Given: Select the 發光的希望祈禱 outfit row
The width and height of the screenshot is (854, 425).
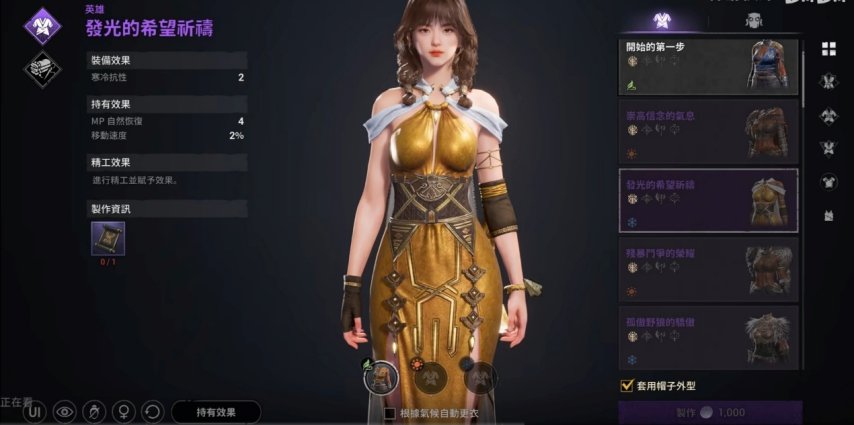Looking at the screenshot, I should (x=708, y=200).
